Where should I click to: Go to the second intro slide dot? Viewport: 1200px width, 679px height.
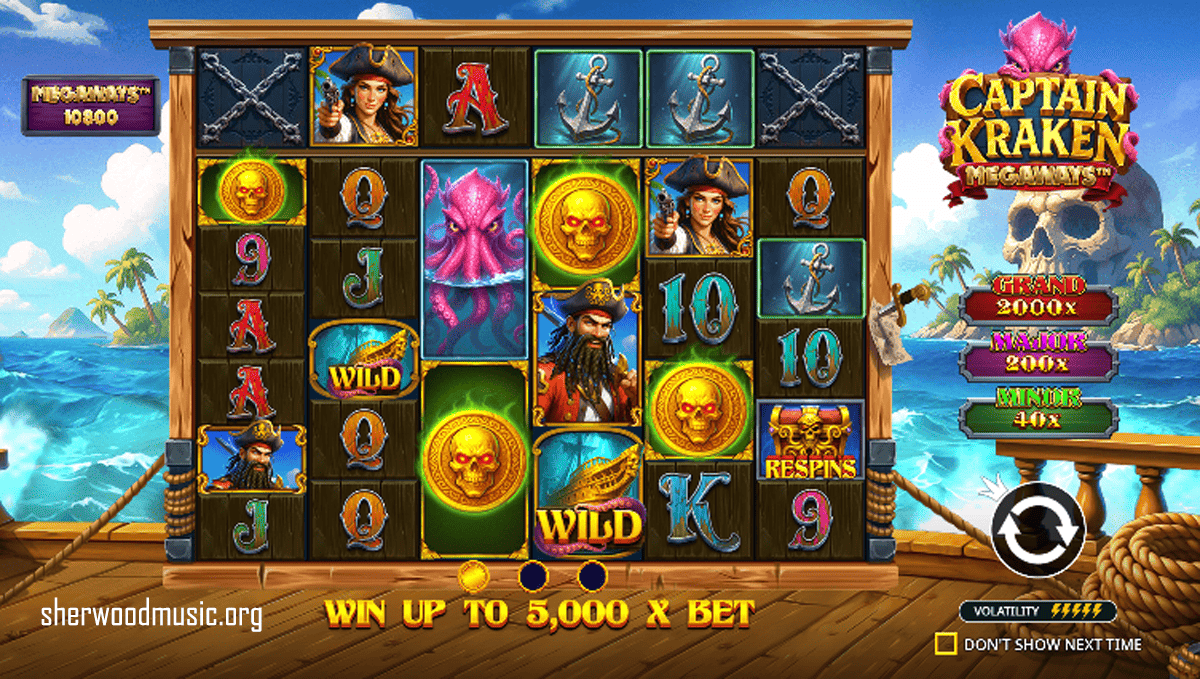pyautogui.click(x=532, y=576)
